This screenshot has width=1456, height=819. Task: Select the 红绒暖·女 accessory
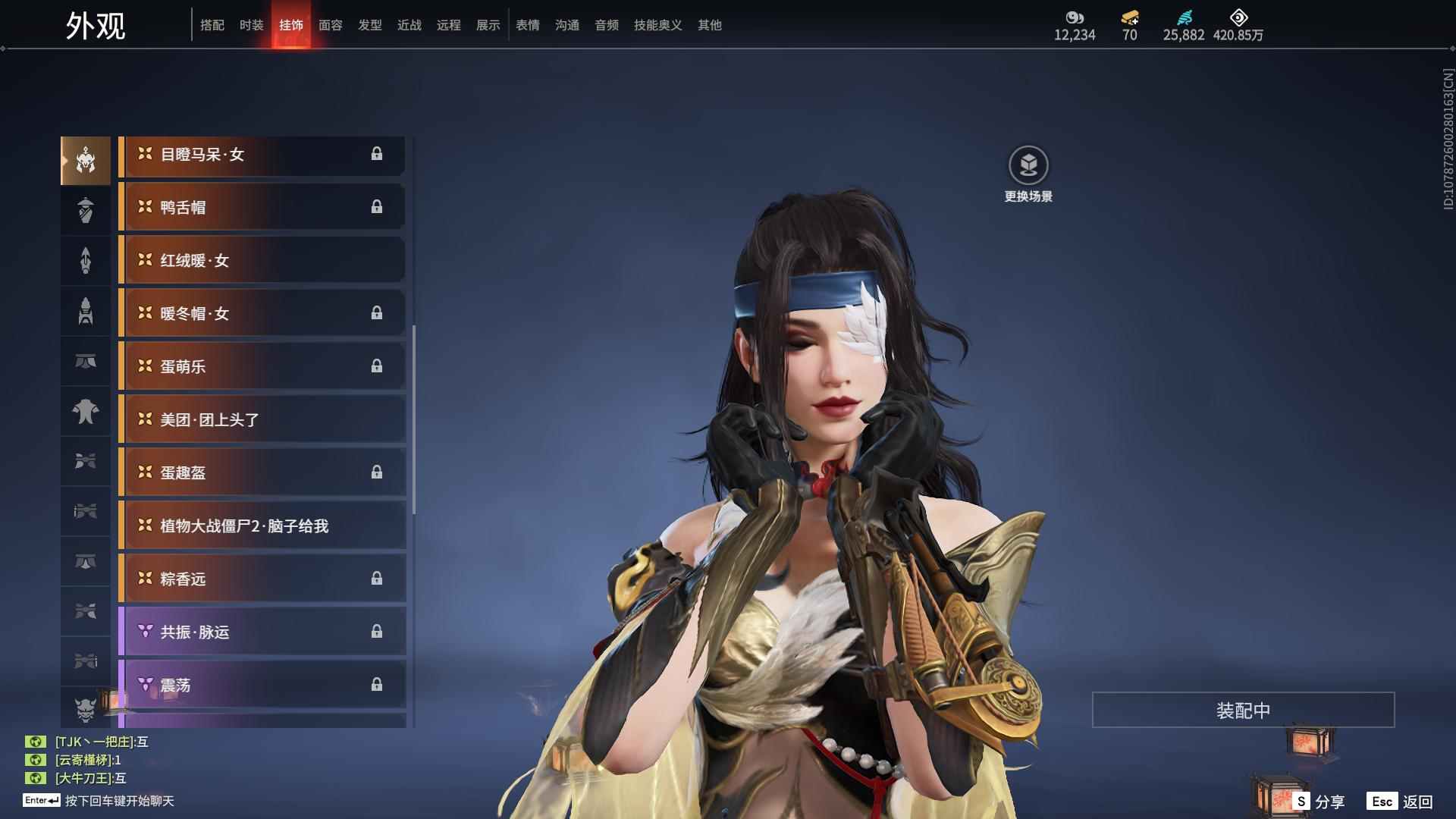(x=262, y=260)
